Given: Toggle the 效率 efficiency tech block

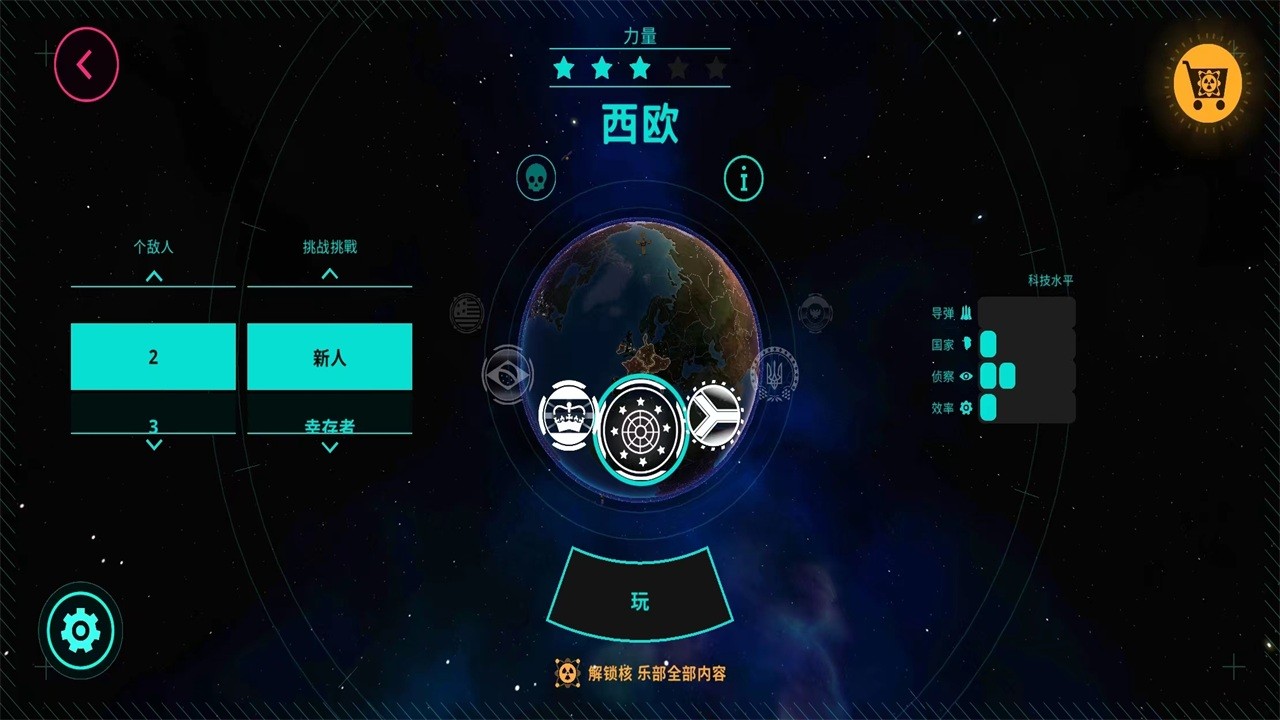Looking at the screenshot, I should (988, 408).
